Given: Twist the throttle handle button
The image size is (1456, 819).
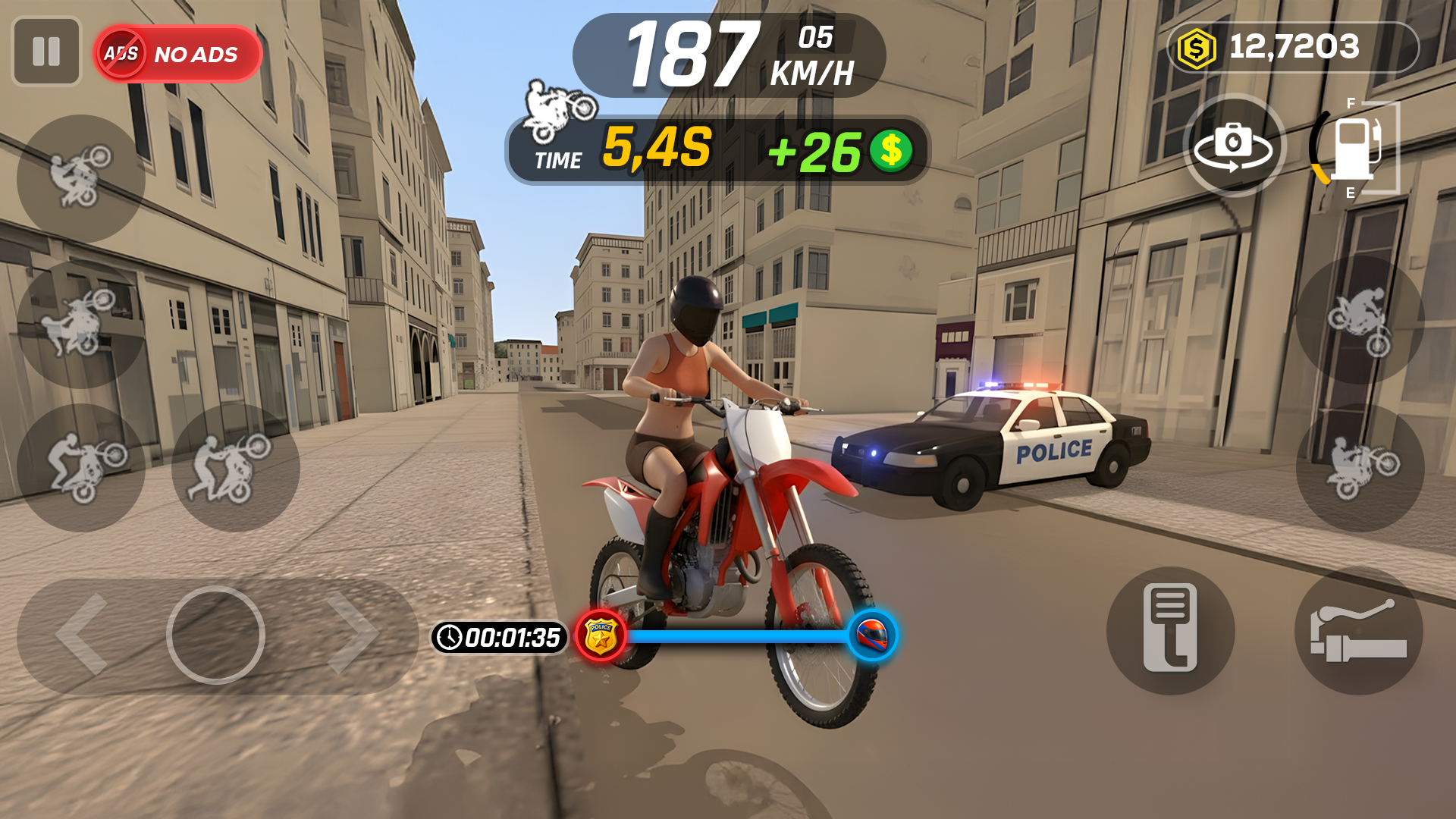Looking at the screenshot, I should [1358, 630].
